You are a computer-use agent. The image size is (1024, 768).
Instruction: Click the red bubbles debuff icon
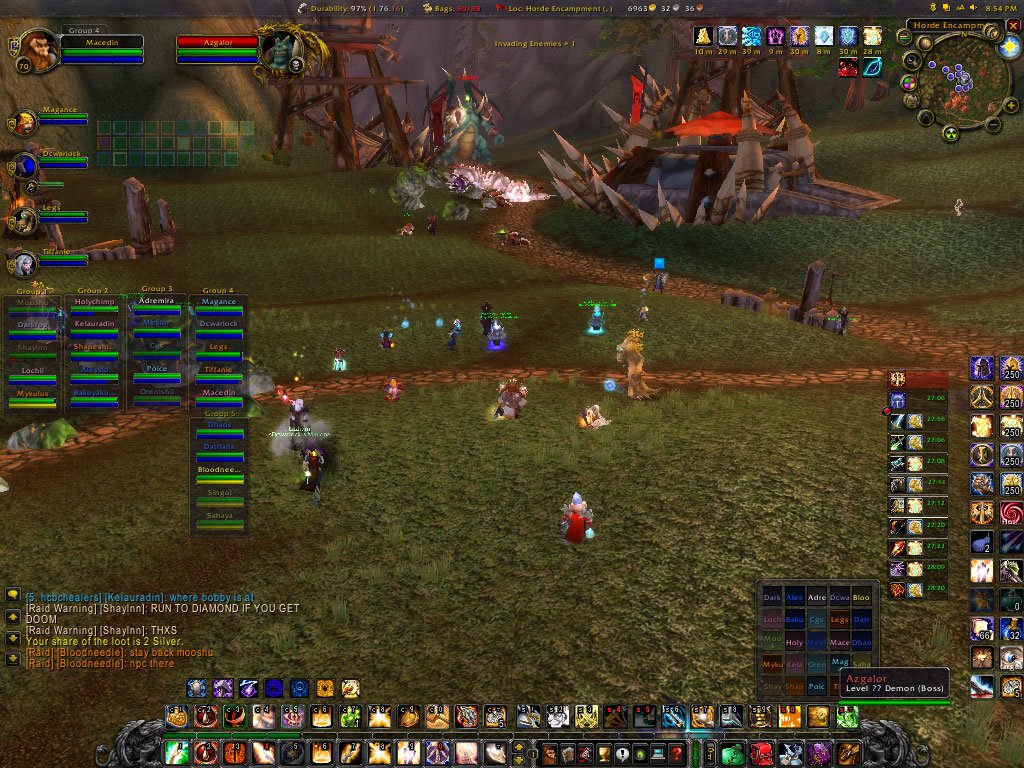pyautogui.click(x=848, y=67)
